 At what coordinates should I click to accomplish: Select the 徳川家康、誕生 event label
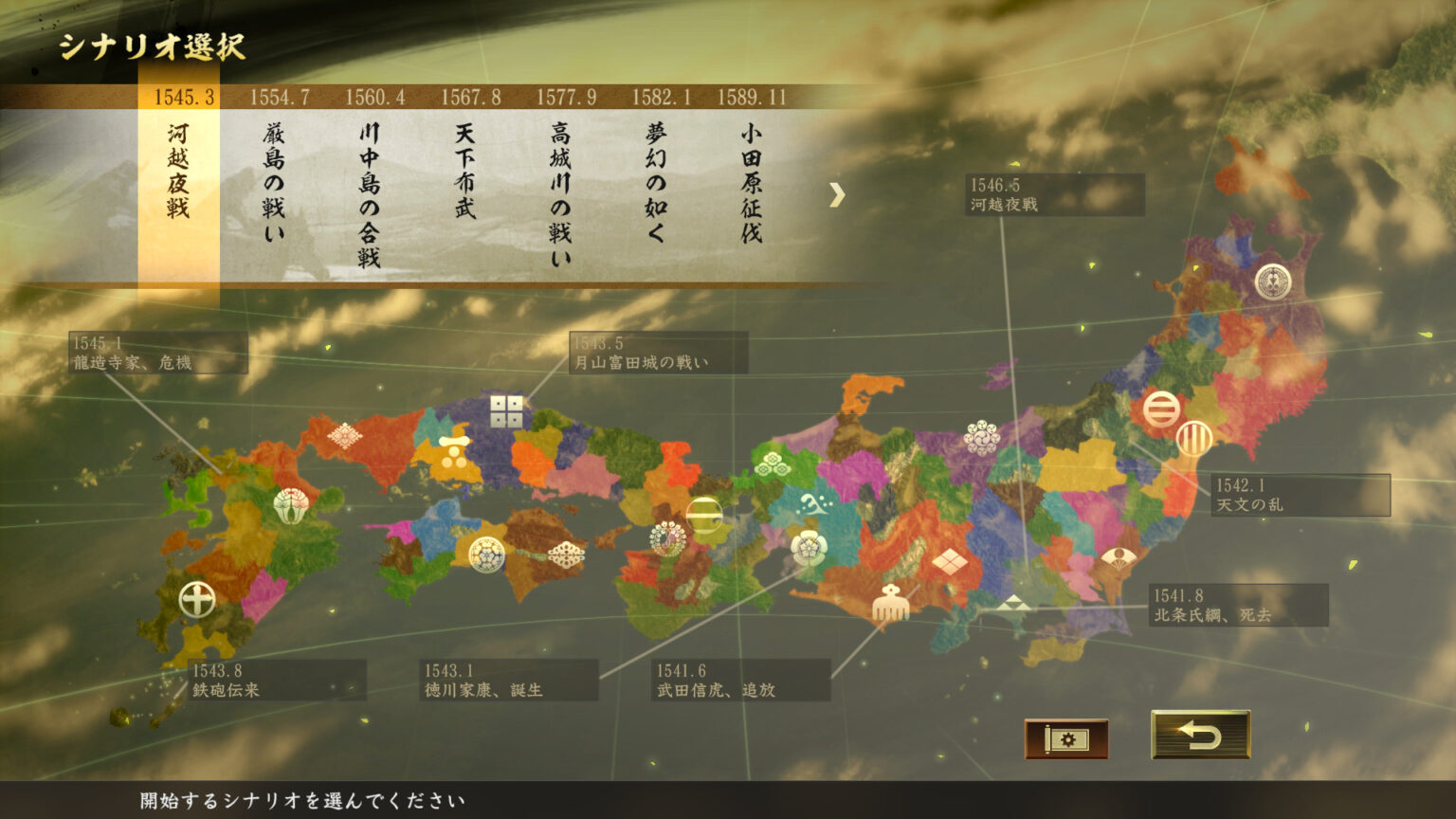pos(509,681)
